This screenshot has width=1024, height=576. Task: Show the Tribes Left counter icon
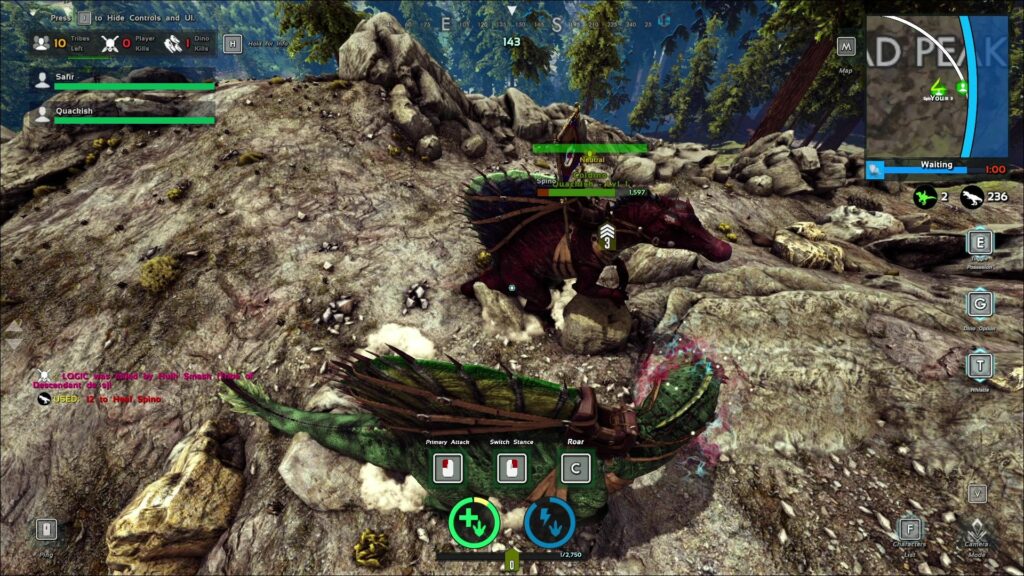(x=41, y=43)
